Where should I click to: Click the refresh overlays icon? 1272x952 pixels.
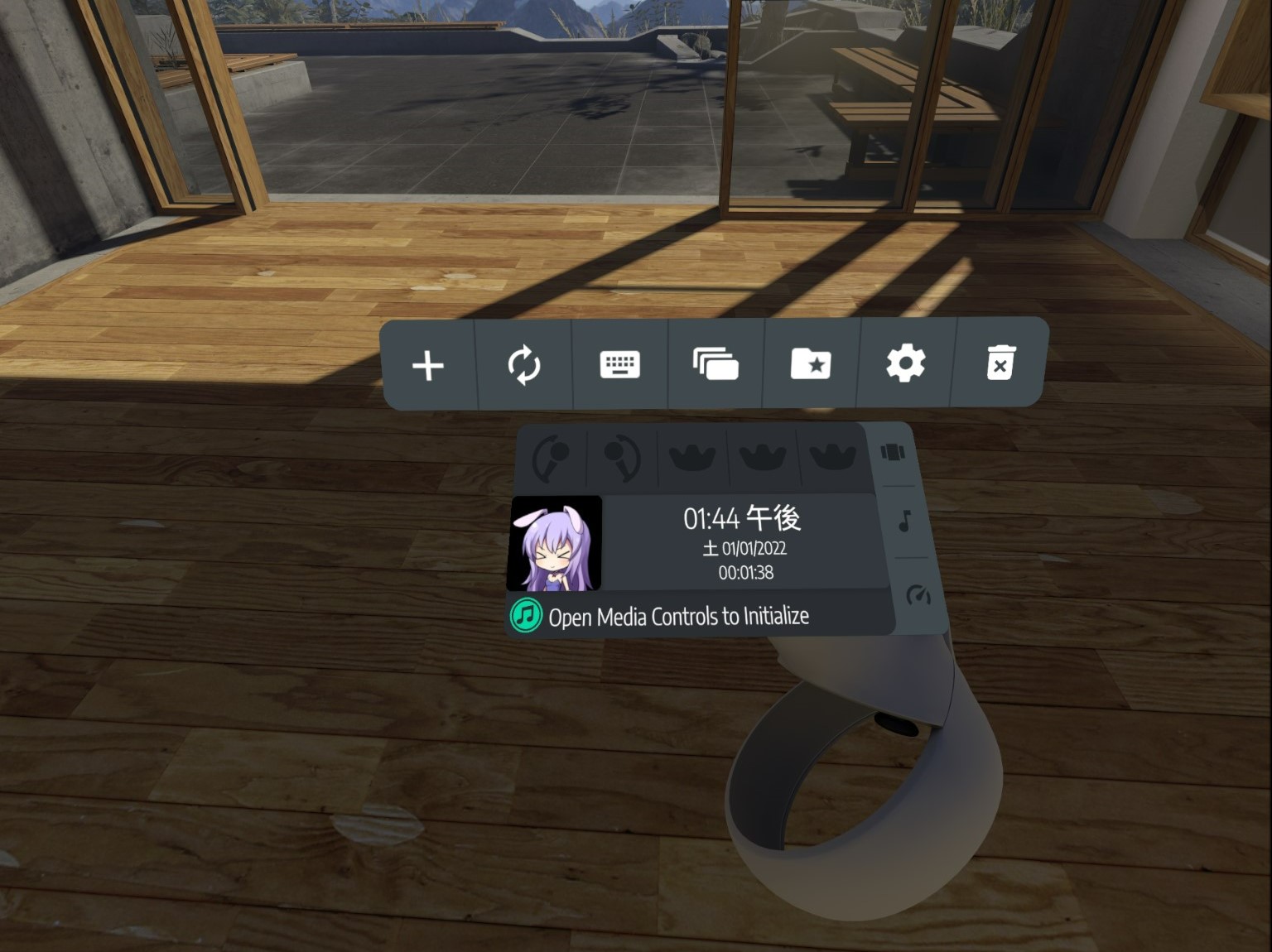[x=523, y=365]
